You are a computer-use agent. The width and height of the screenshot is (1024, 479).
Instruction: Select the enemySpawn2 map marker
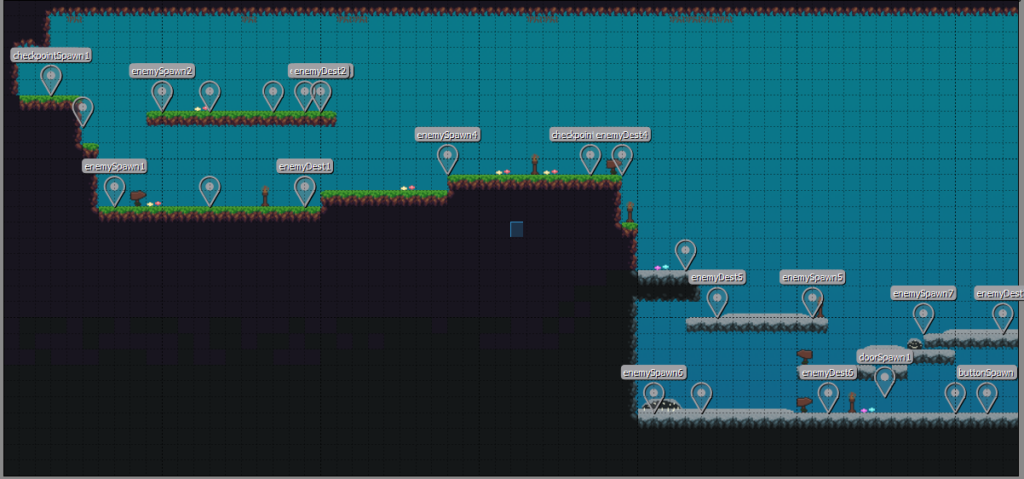click(x=162, y=93)
